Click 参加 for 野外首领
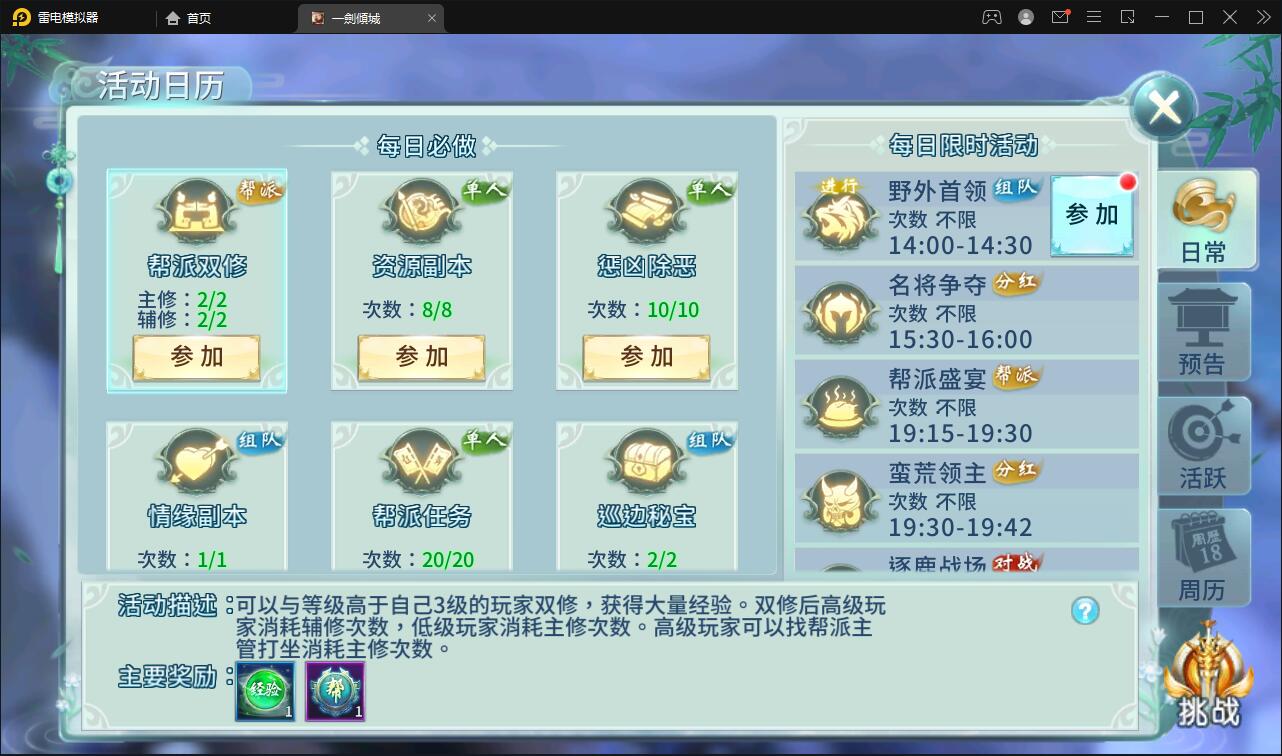 tap(1091, 213)
